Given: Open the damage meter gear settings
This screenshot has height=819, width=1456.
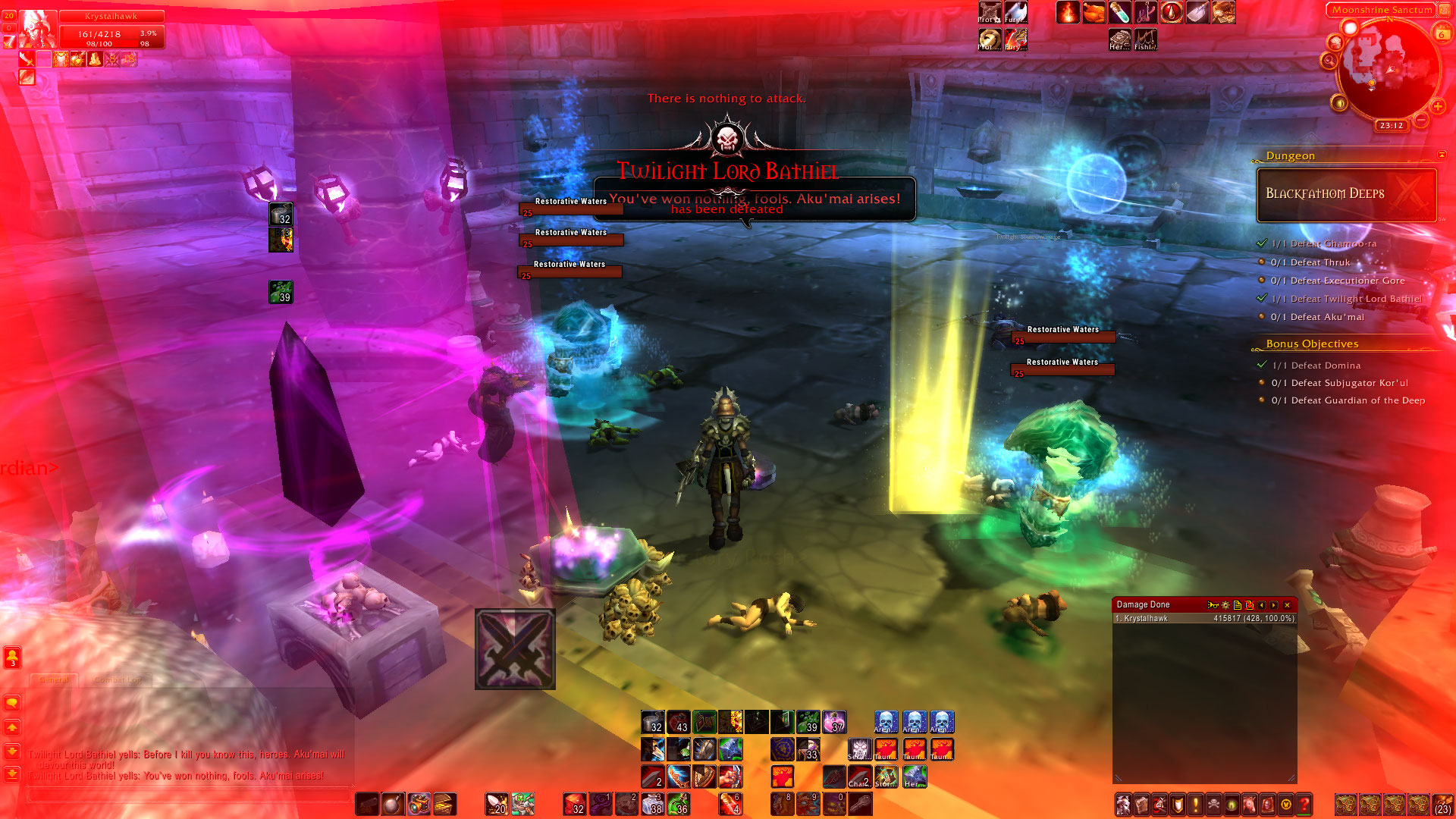Looking at the screenshot, I should pyautogui.click(x=1225, y=605).
